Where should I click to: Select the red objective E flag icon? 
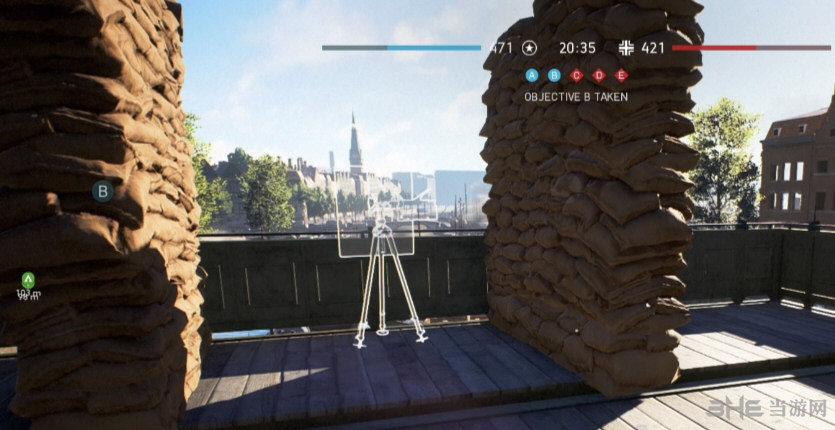(621, 74)
